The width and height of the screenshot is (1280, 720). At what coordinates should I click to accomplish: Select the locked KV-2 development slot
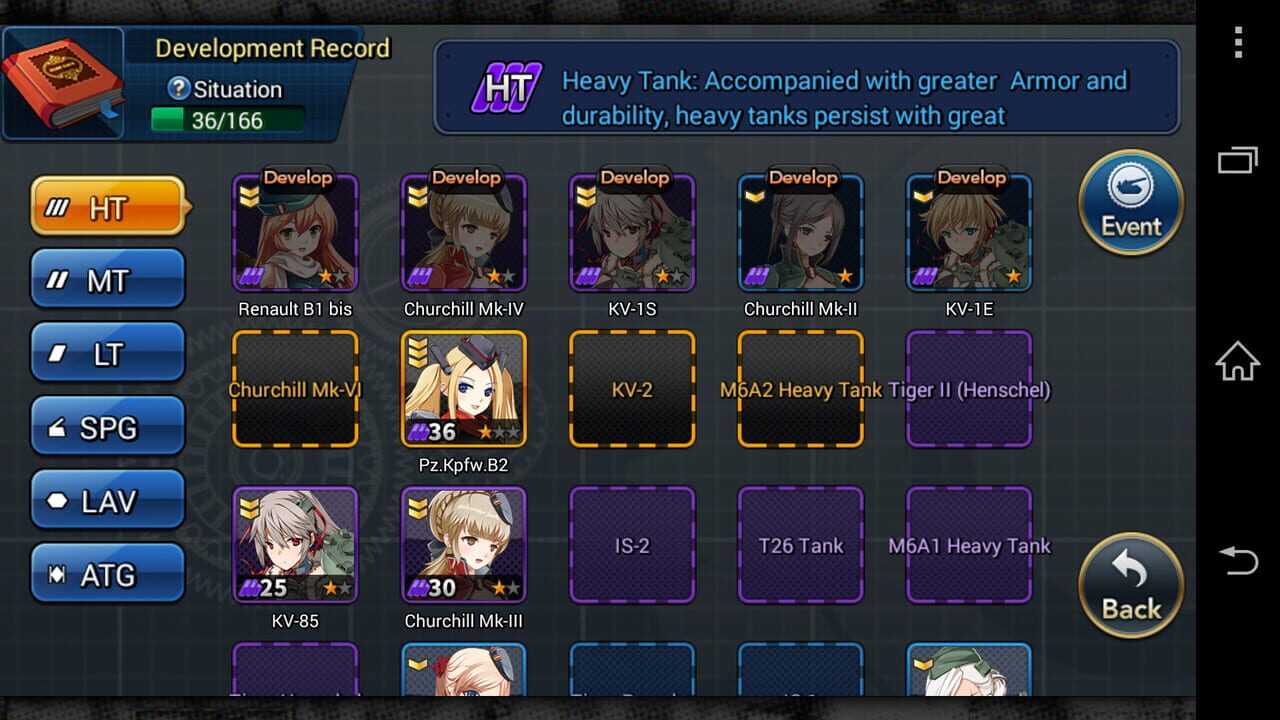(x=631, y=388)
